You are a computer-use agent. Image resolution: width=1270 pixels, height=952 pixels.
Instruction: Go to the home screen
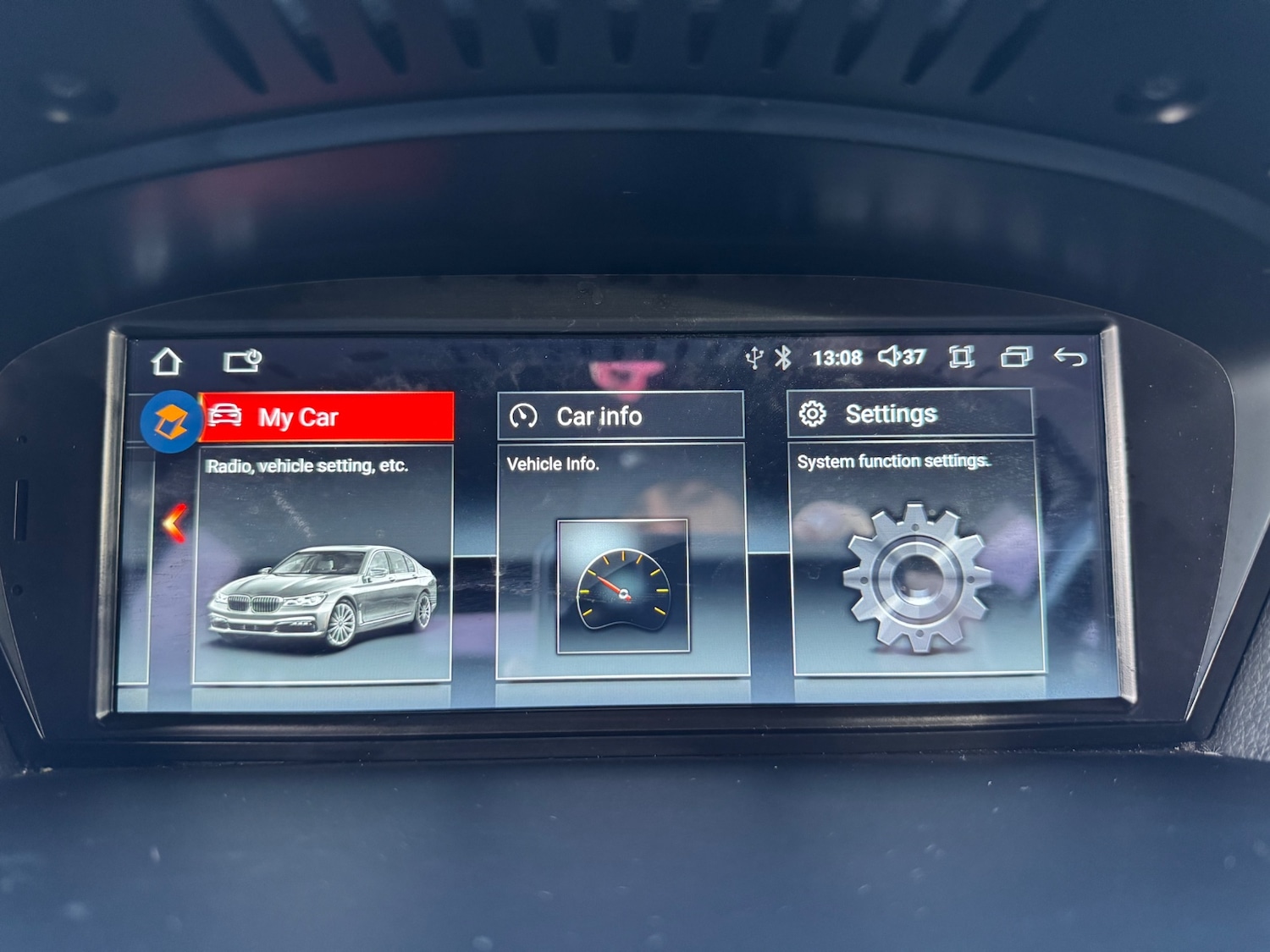[x=167, y=361]
